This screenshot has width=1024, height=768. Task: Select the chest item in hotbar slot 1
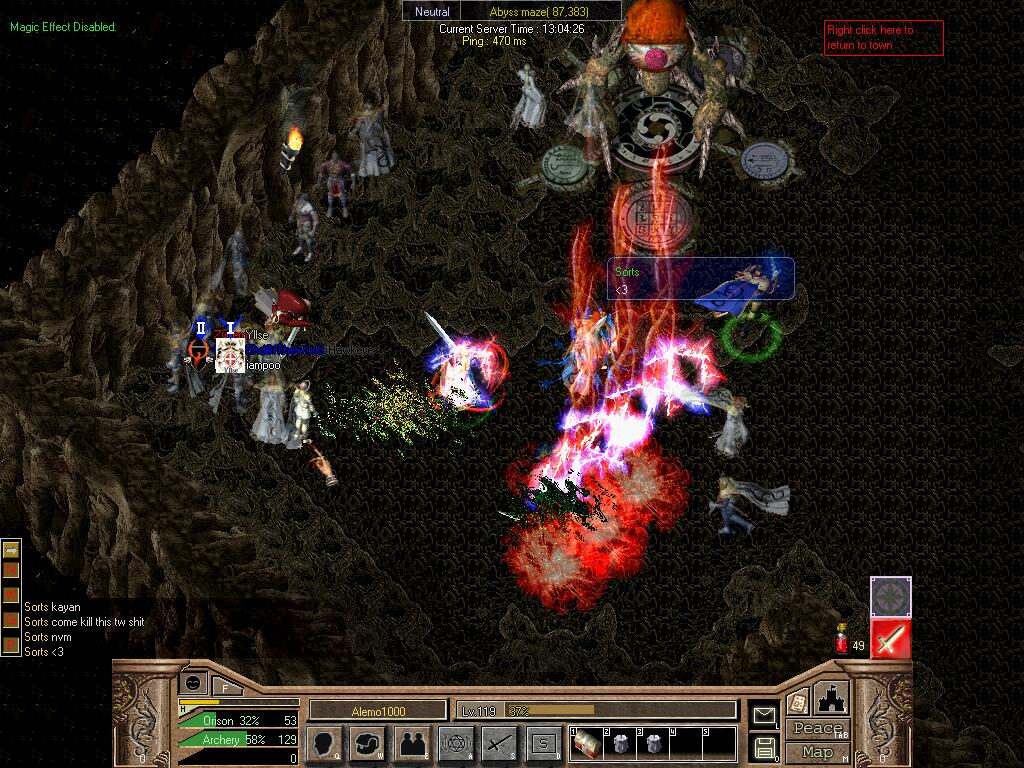point(586,741)
